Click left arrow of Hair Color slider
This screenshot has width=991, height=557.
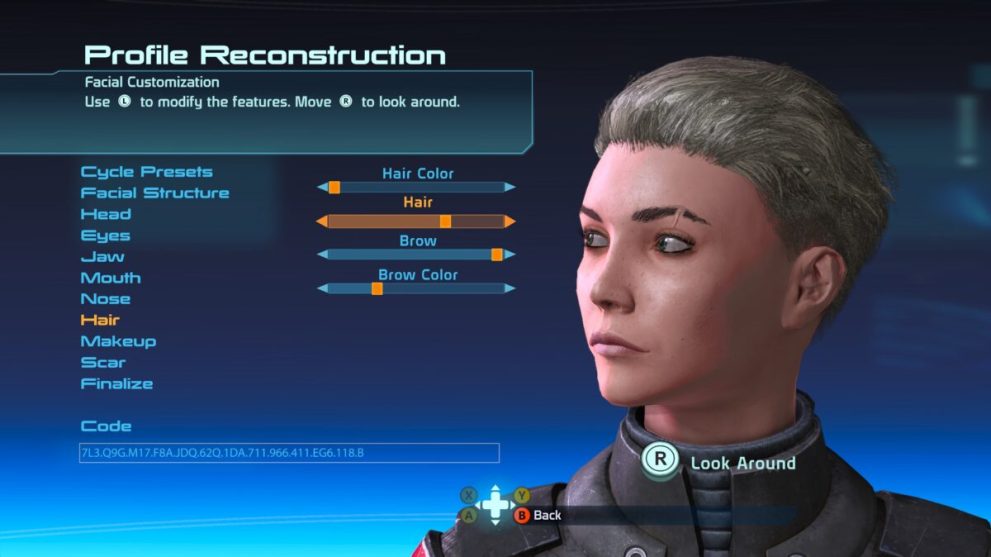pos(322,187)
